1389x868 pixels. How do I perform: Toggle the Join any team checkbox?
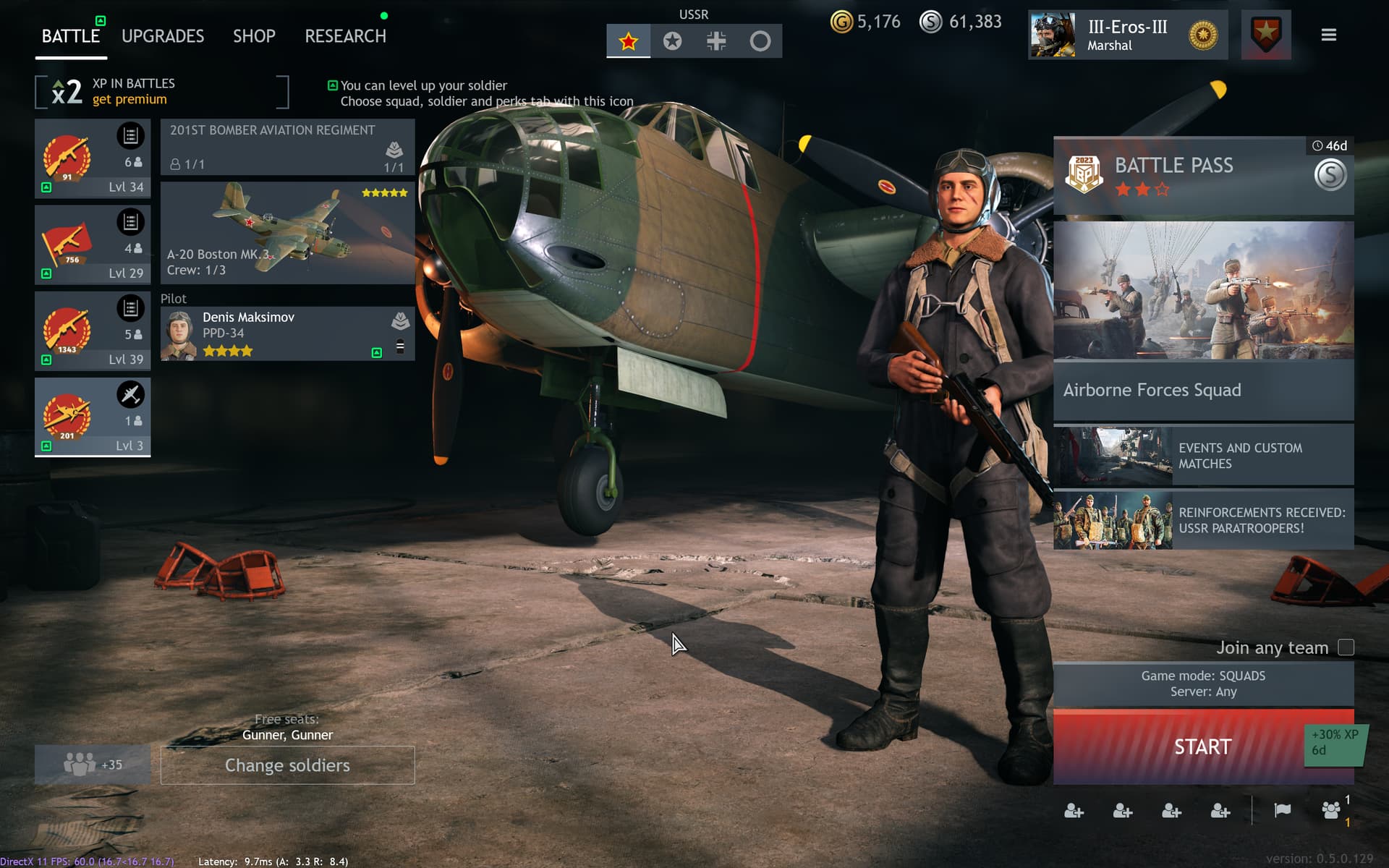(1346, 647)
